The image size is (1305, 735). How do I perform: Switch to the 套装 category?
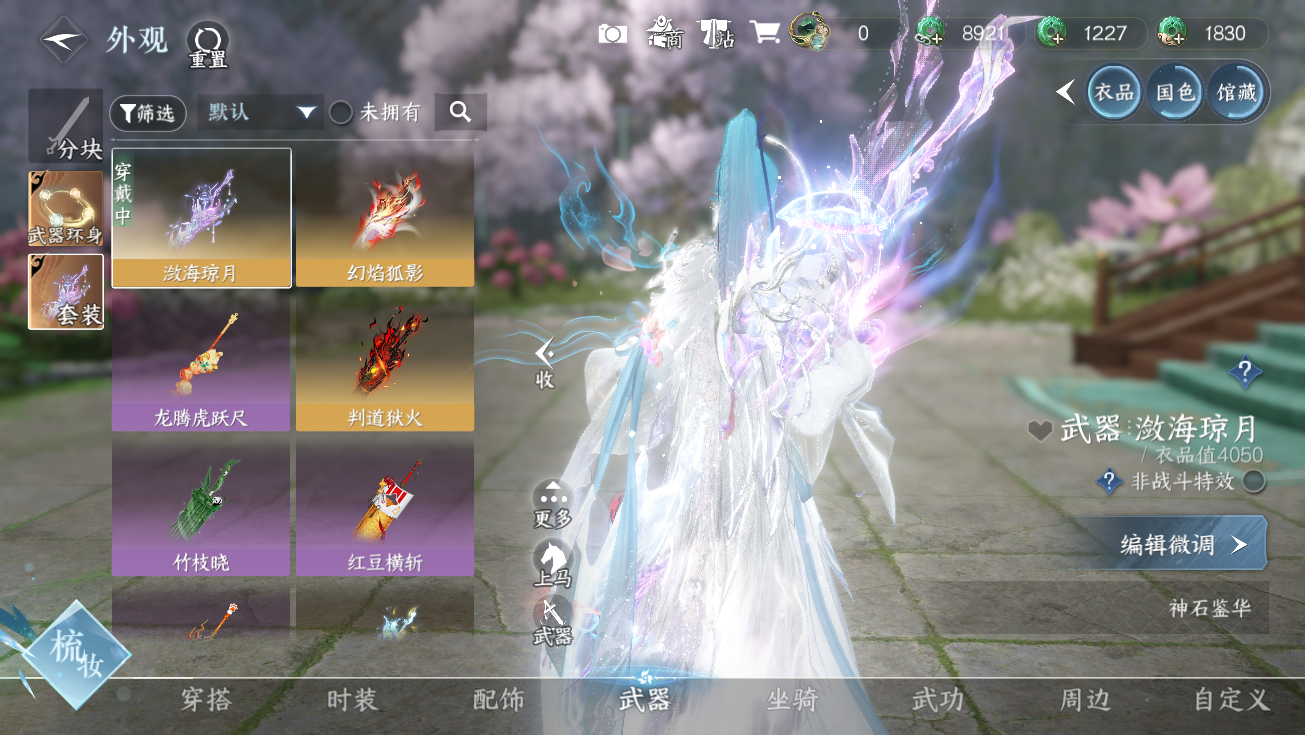pos(66,291)
